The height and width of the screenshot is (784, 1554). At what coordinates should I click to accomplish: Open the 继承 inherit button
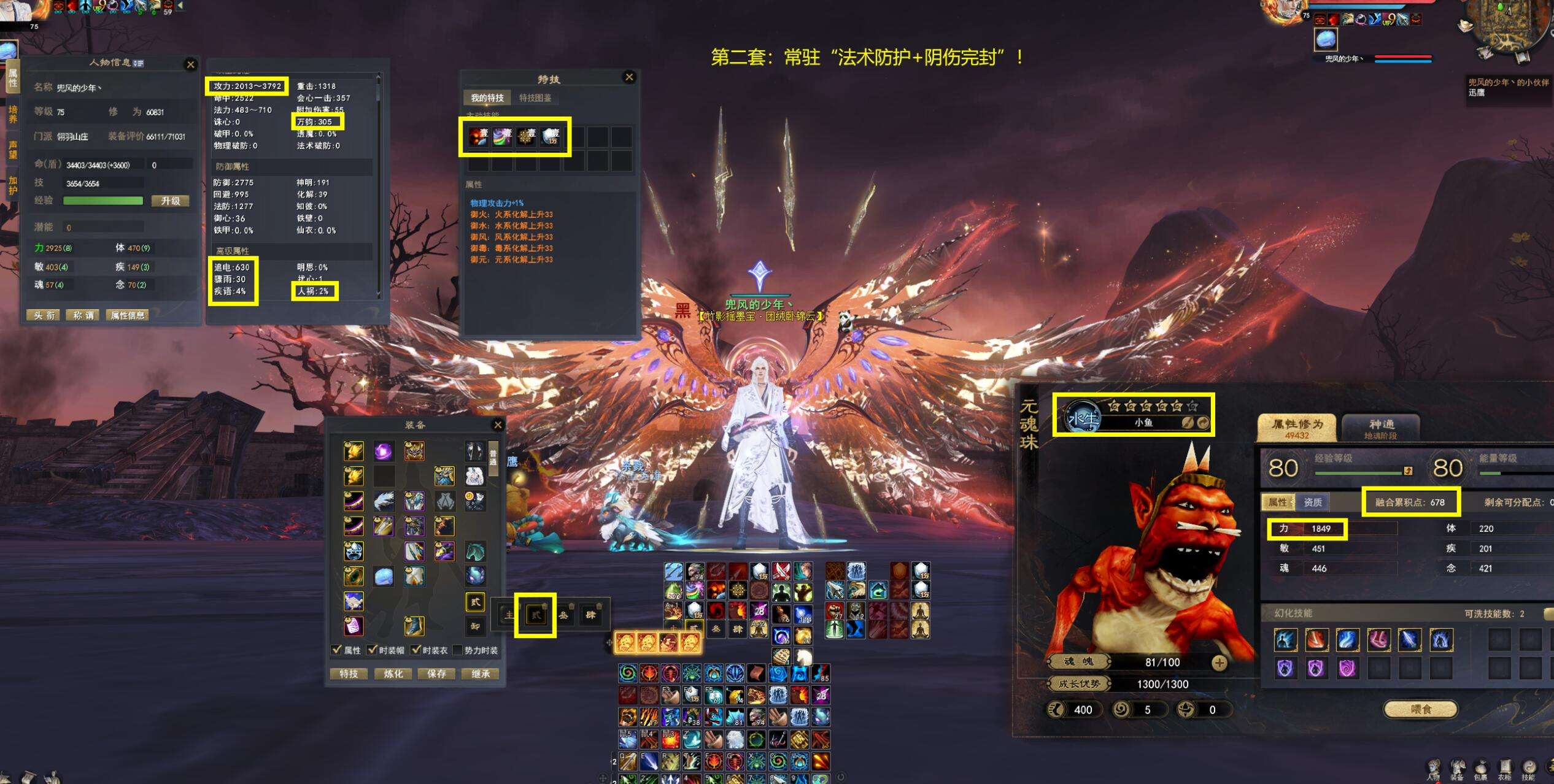[x=481, y=674]
